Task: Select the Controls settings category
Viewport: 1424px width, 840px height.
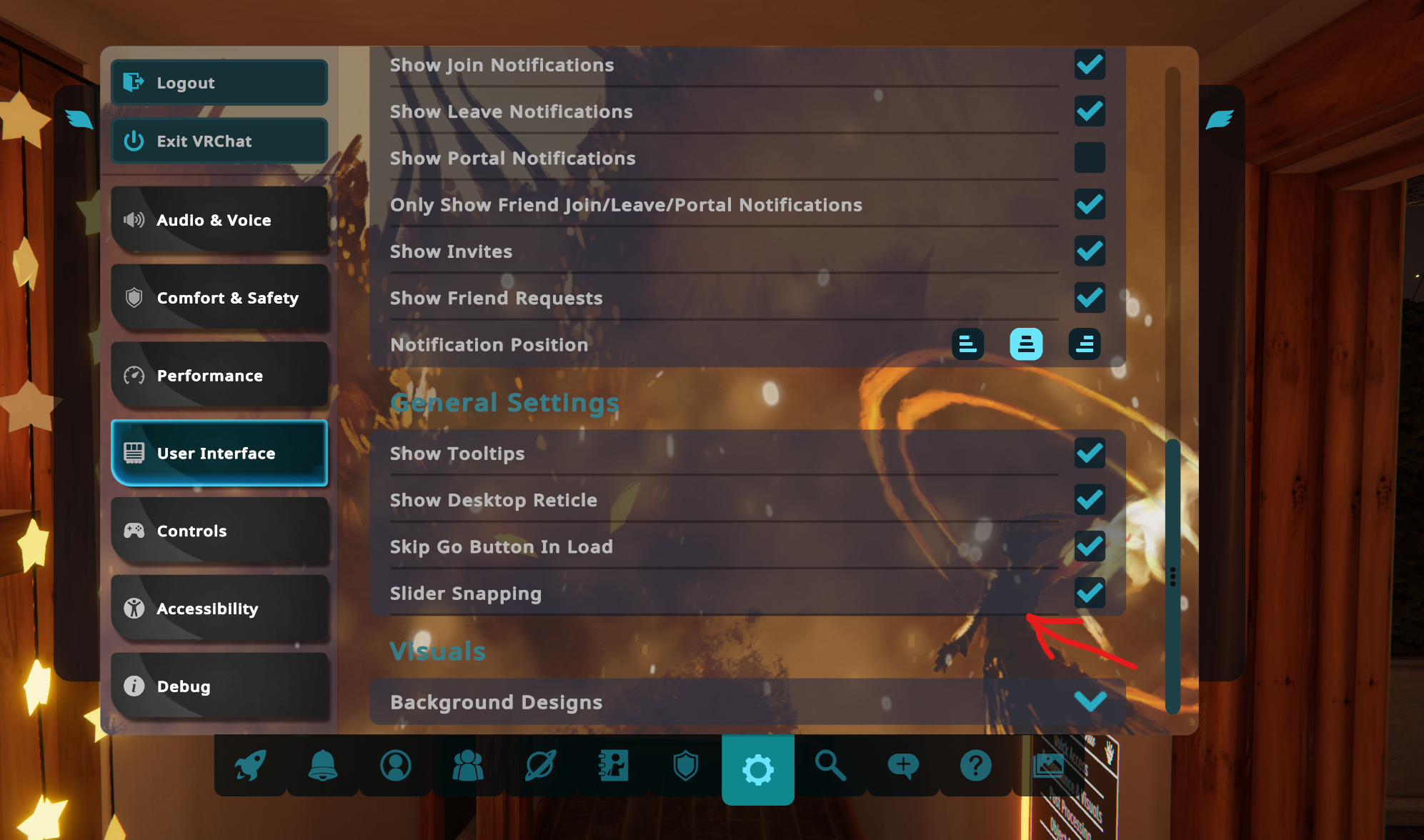Action: point(219,531)
